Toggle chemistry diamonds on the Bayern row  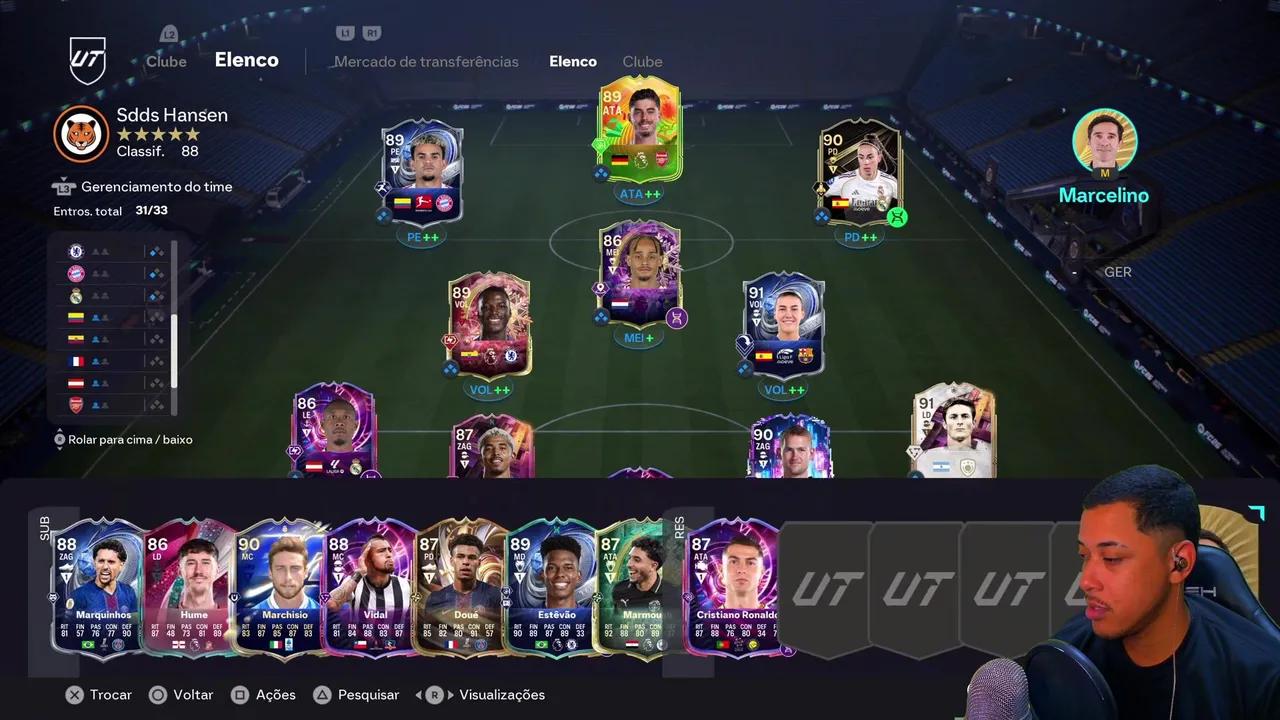click(x=156, y=273)
